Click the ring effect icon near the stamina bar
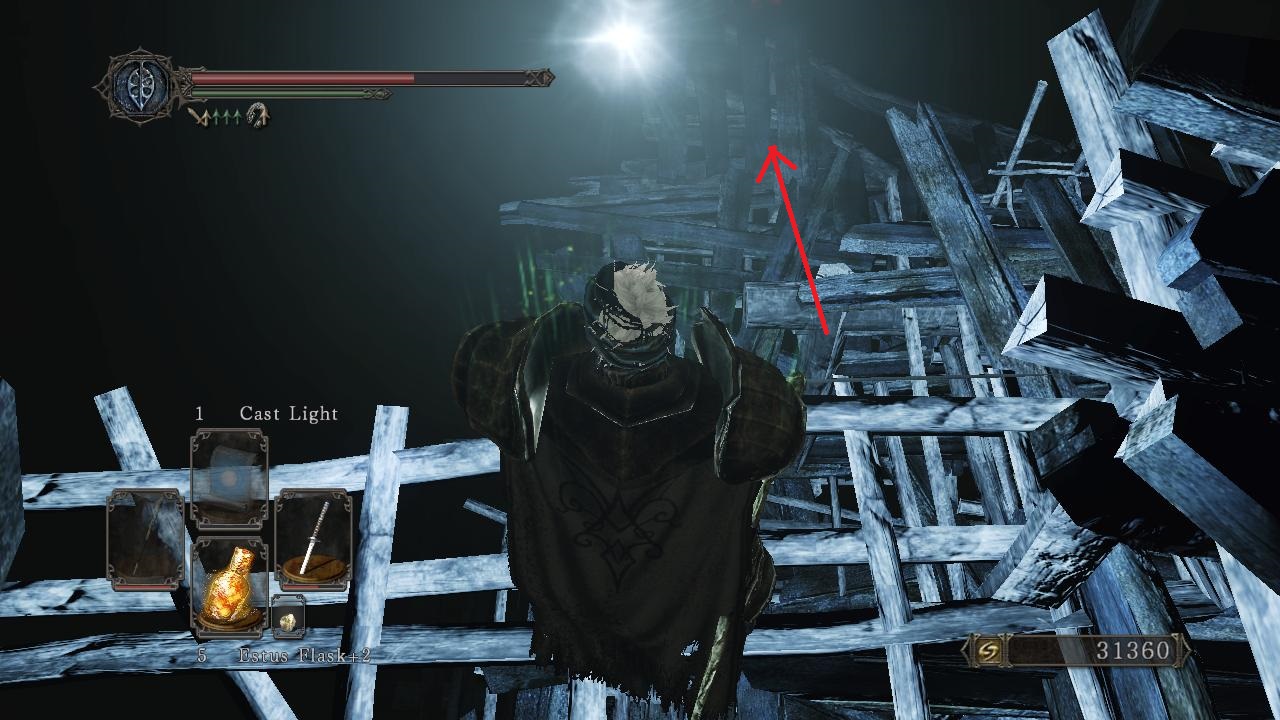Viewport: 1280px width, 720px height. (258, 115)
